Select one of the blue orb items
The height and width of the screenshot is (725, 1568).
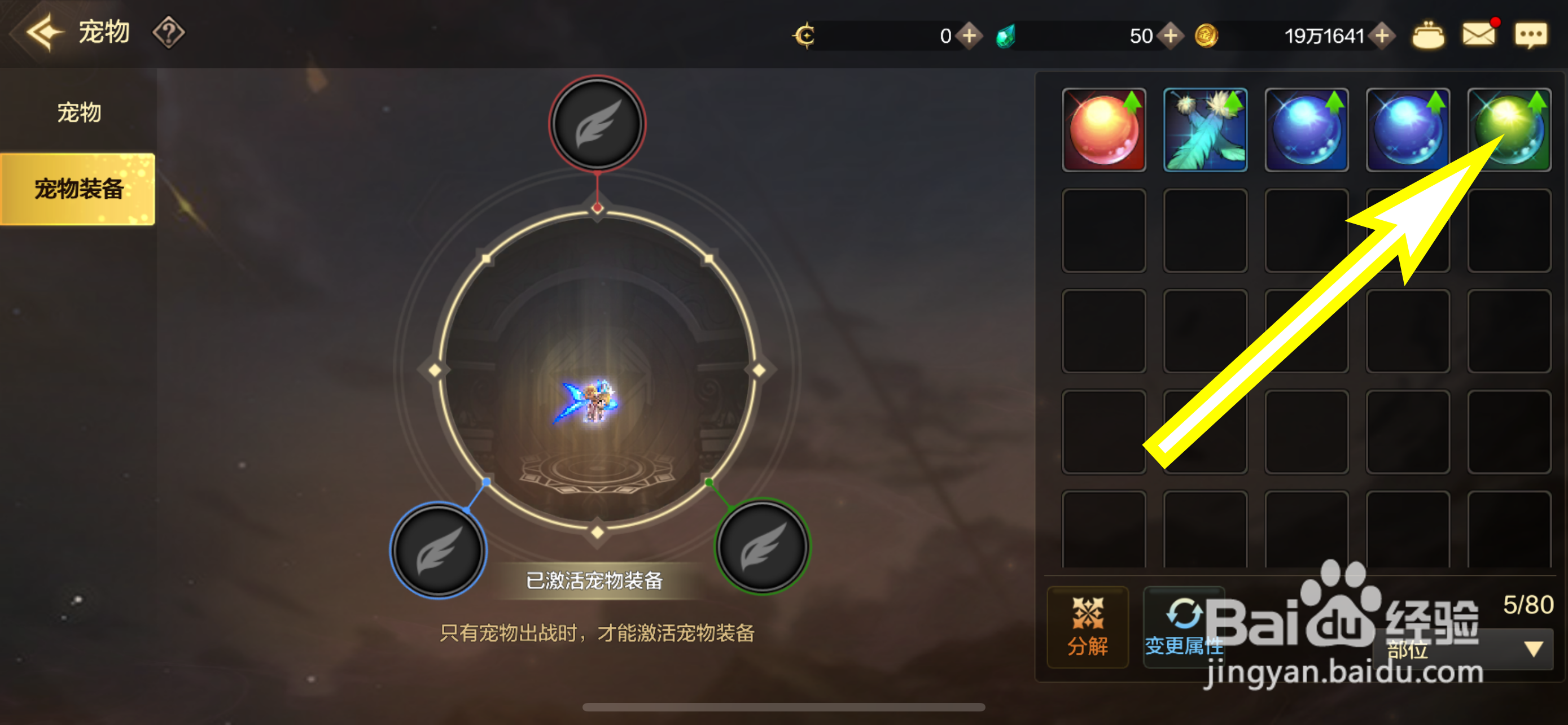1307,130
